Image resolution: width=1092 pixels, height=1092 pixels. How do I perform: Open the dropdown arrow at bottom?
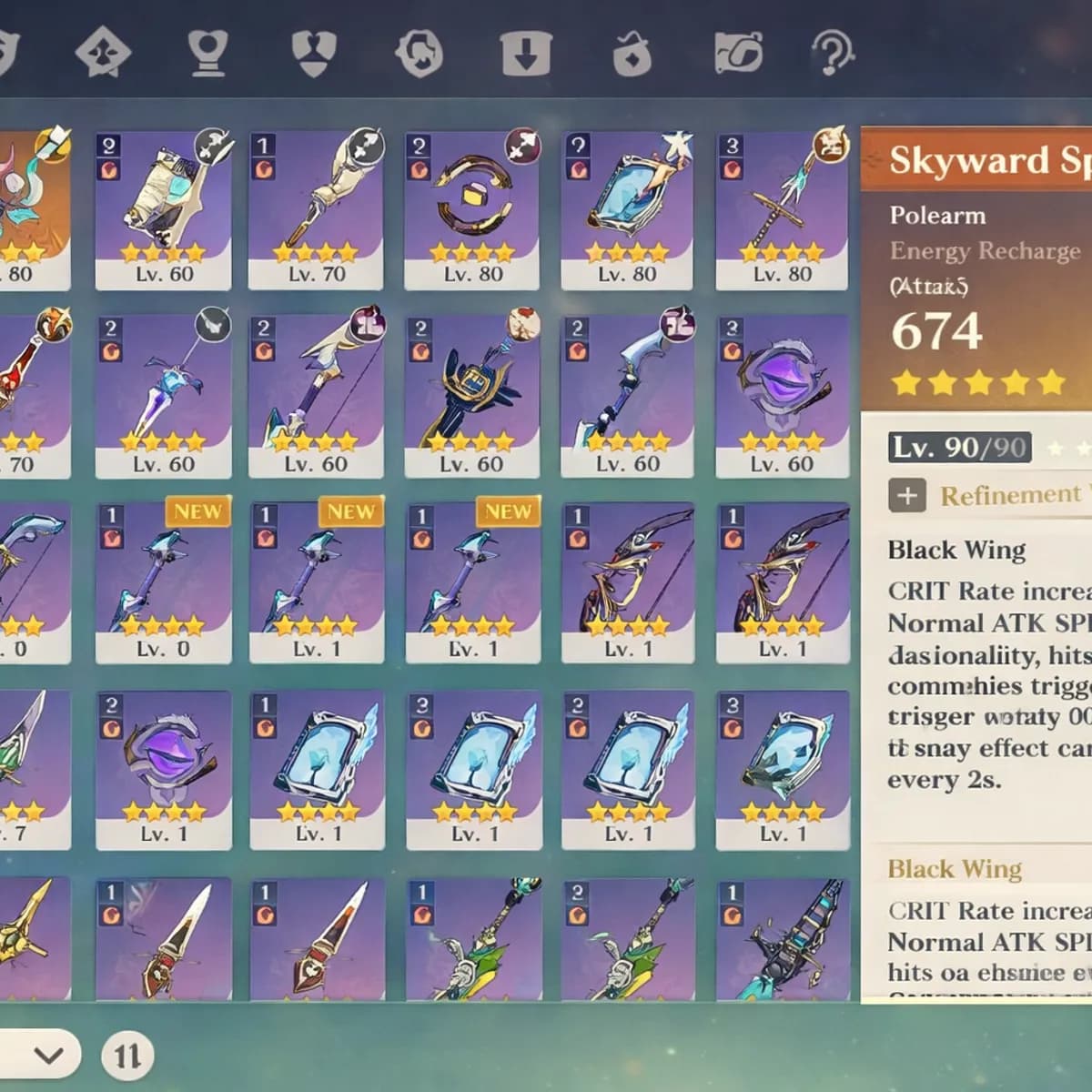click(49, 1055)
